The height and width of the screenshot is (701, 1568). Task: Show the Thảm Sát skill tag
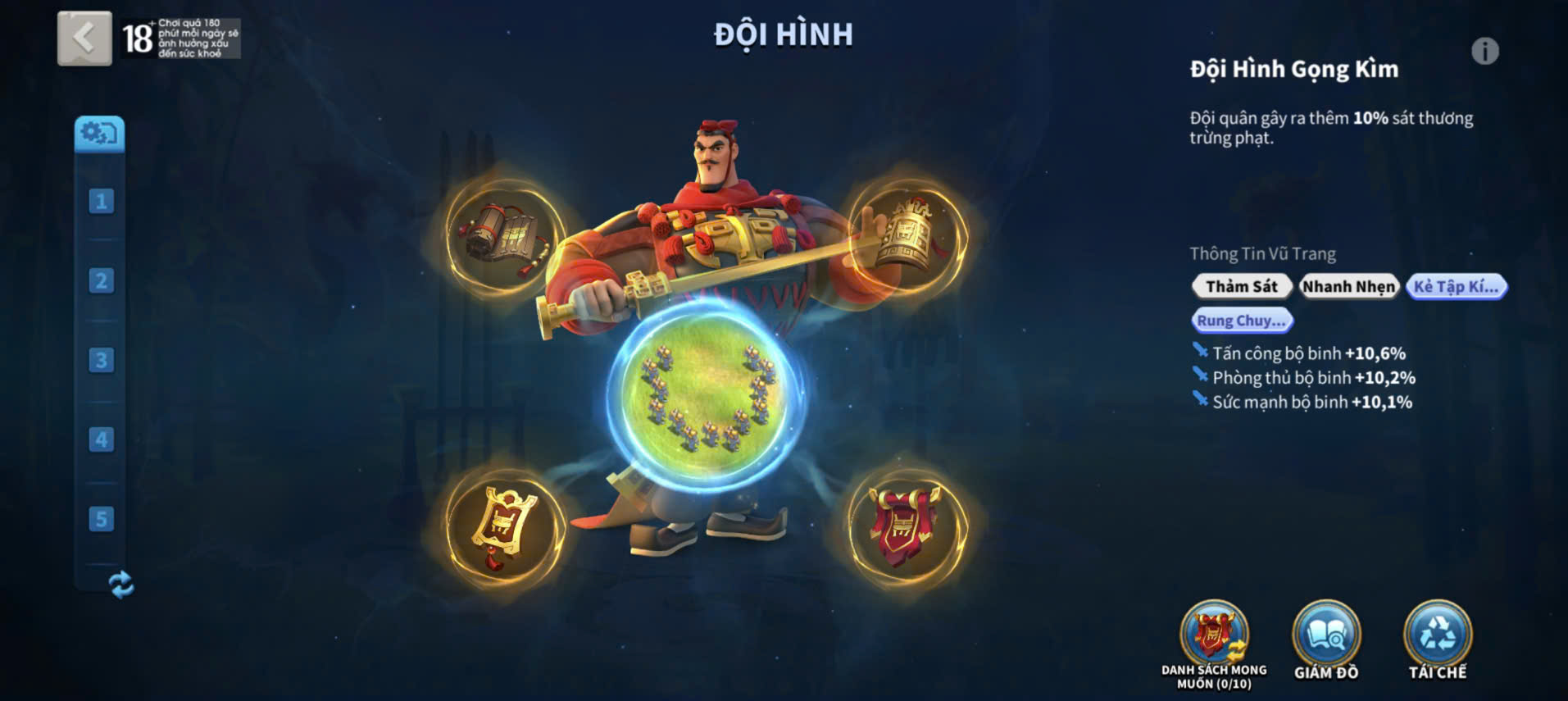(1241, 286)
